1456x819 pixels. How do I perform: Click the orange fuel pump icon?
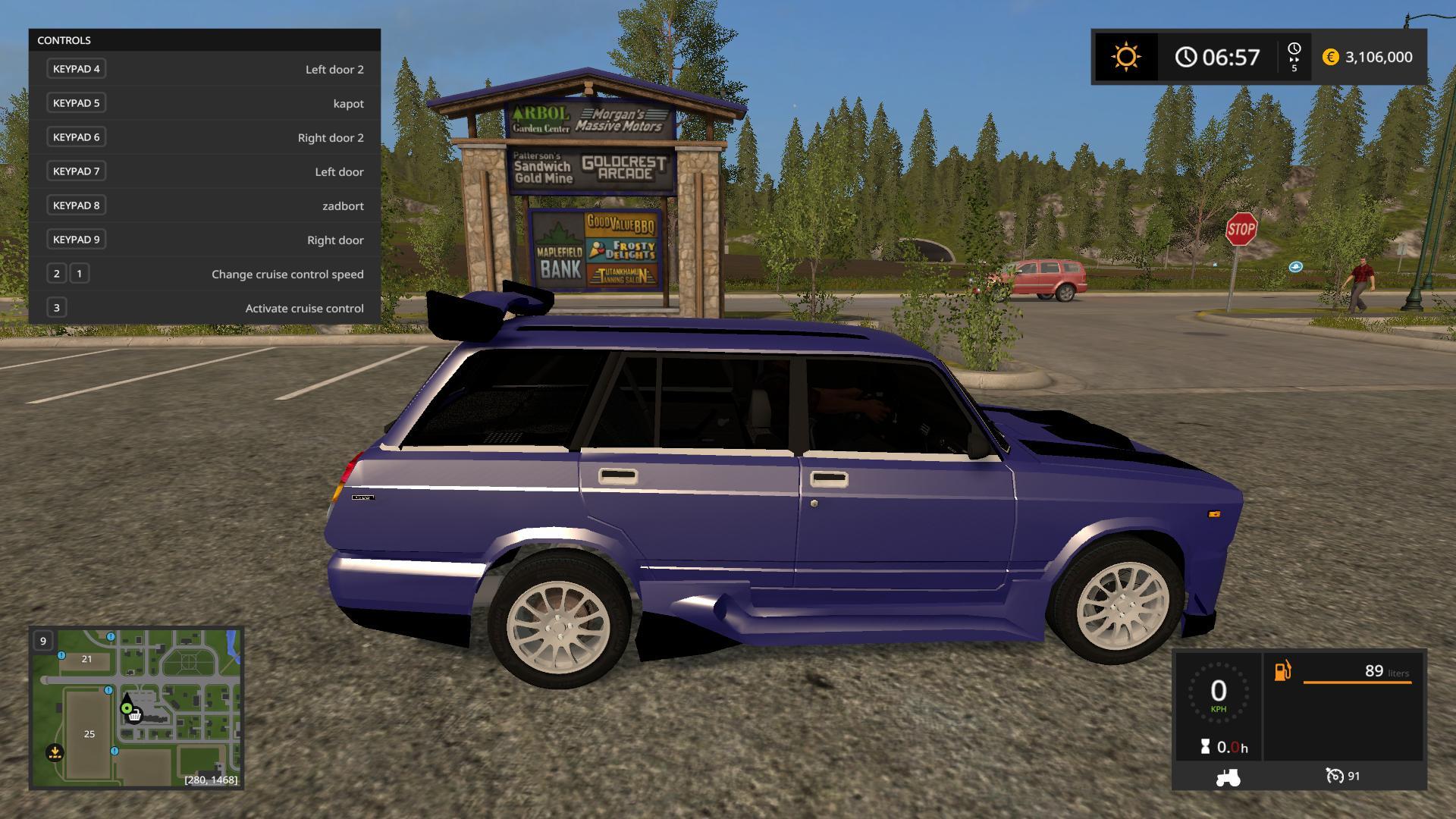1282,671
